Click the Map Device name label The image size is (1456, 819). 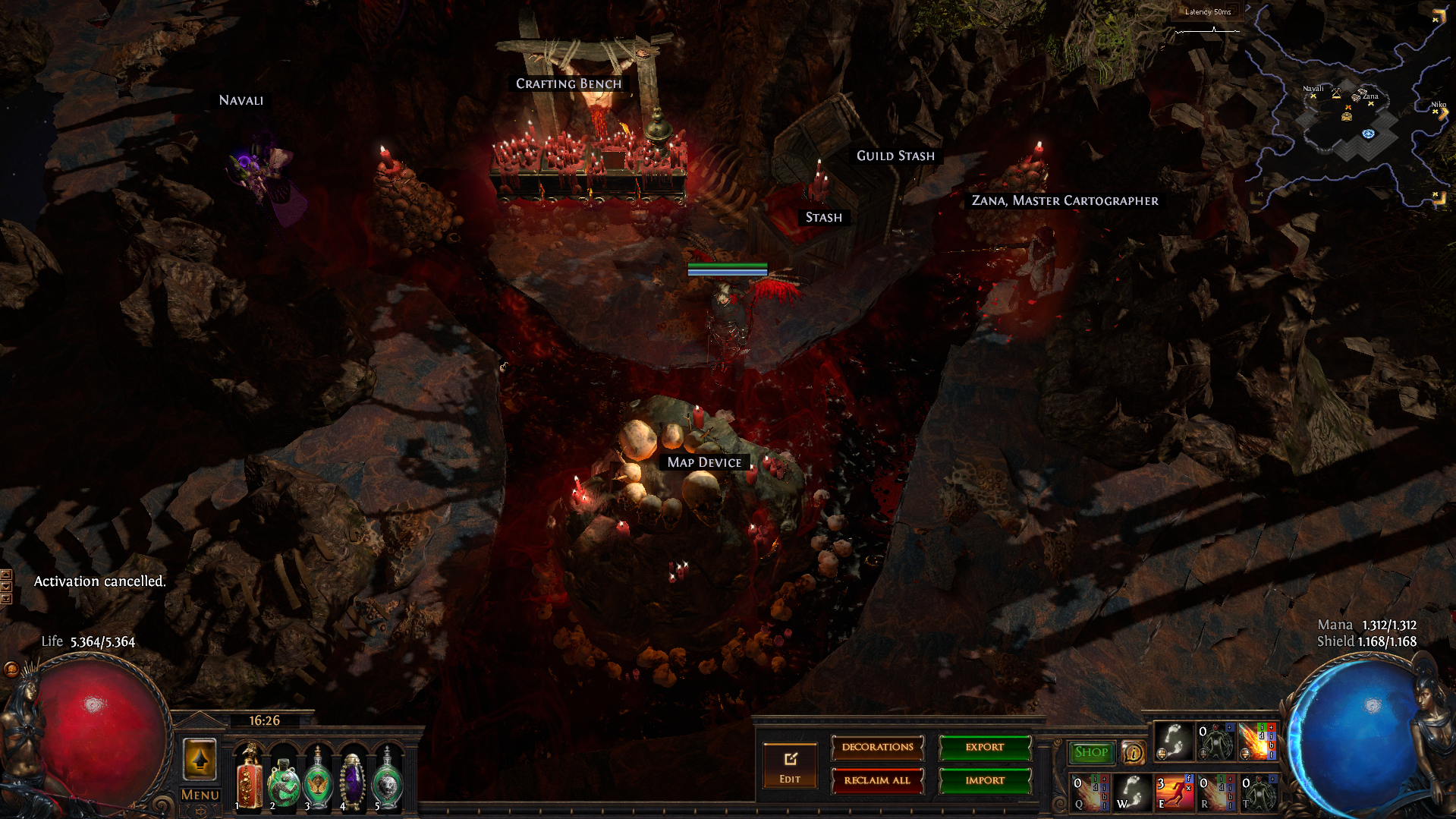704,462
